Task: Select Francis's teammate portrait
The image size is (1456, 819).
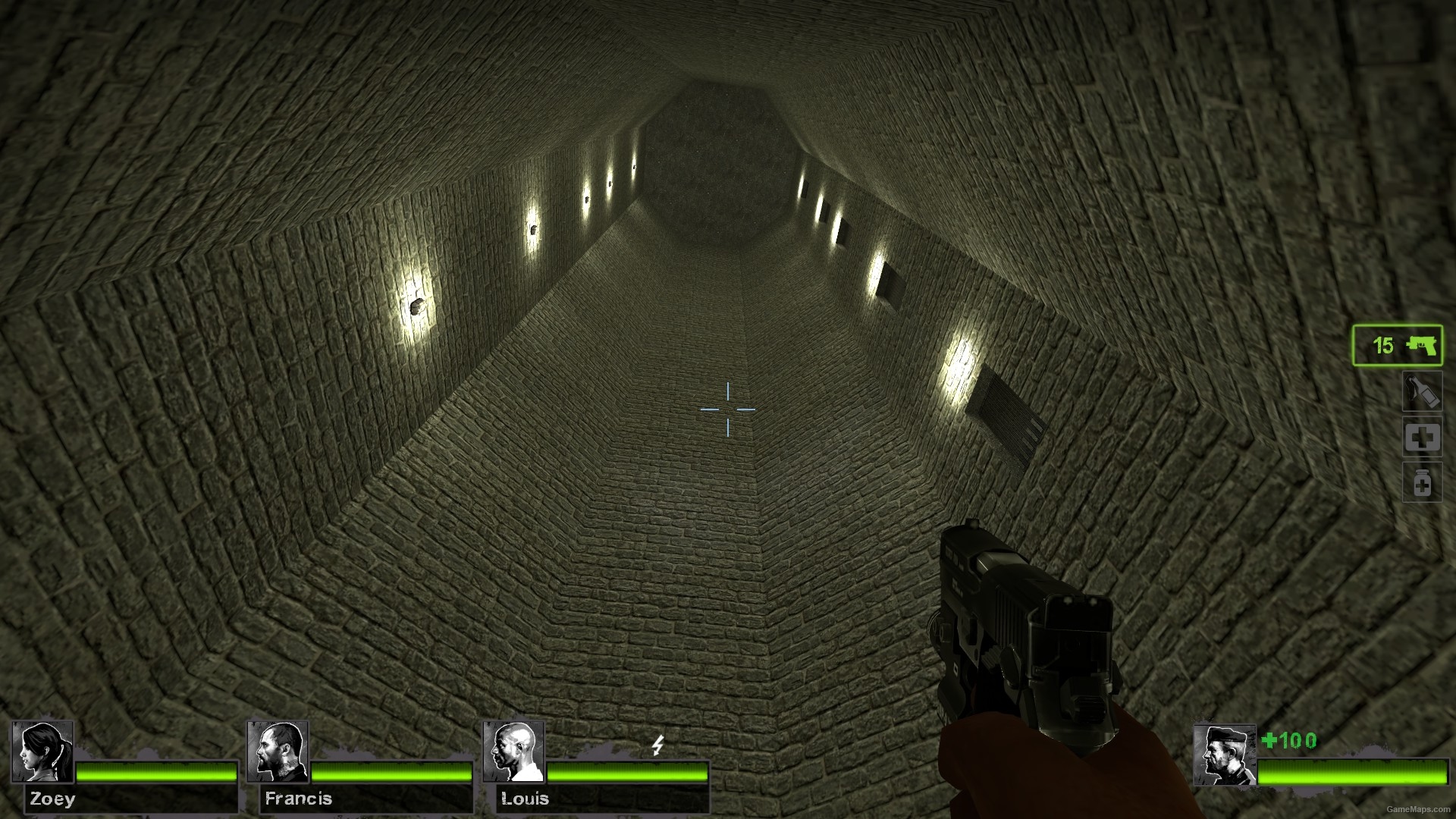Action: 278,752
